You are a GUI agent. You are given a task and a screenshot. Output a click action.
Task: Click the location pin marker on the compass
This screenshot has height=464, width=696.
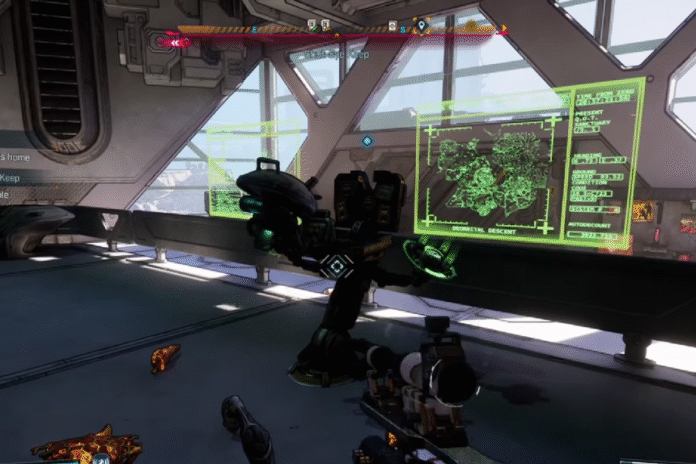pos(421,24)
